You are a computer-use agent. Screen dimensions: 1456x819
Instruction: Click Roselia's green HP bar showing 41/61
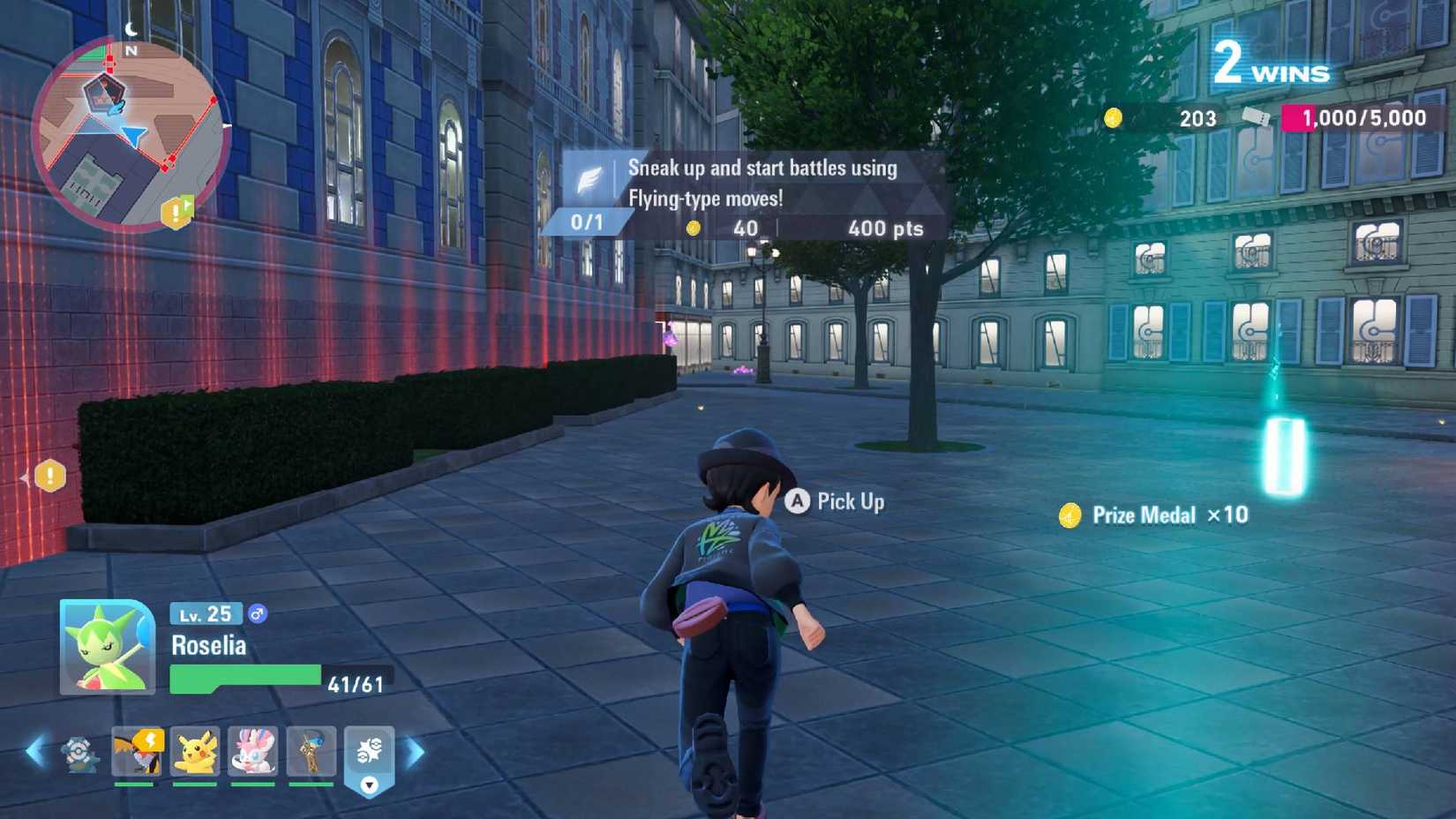[x=247, y=679]
